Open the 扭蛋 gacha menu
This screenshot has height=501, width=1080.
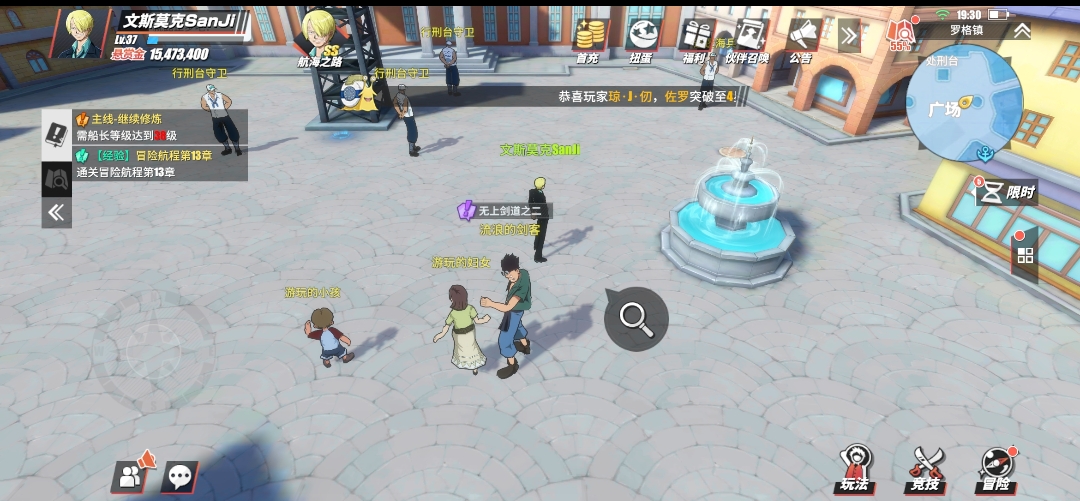641,39
